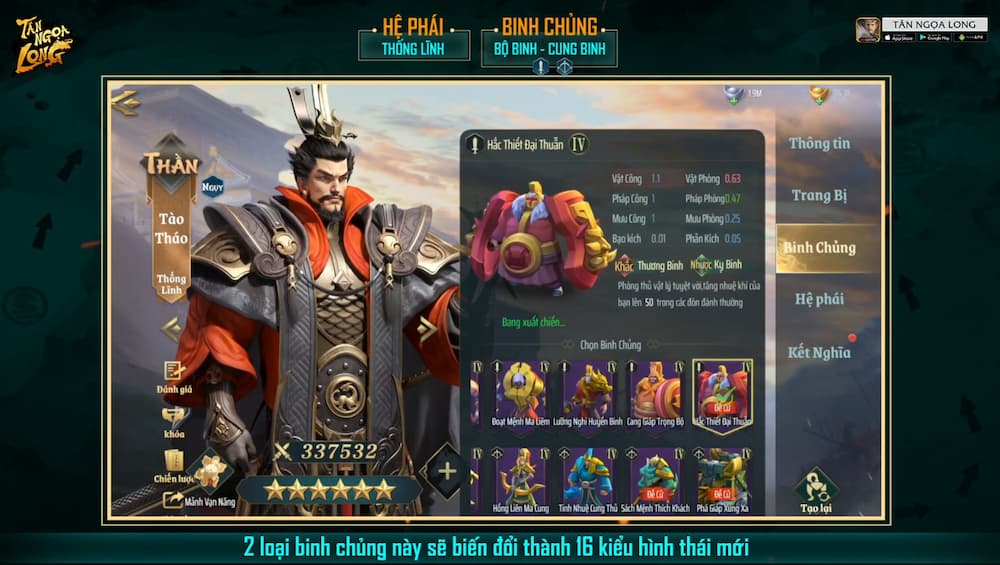
Task: Pick the Cang Giáp Trọng Bộ troop
Action: click(655, 391)
